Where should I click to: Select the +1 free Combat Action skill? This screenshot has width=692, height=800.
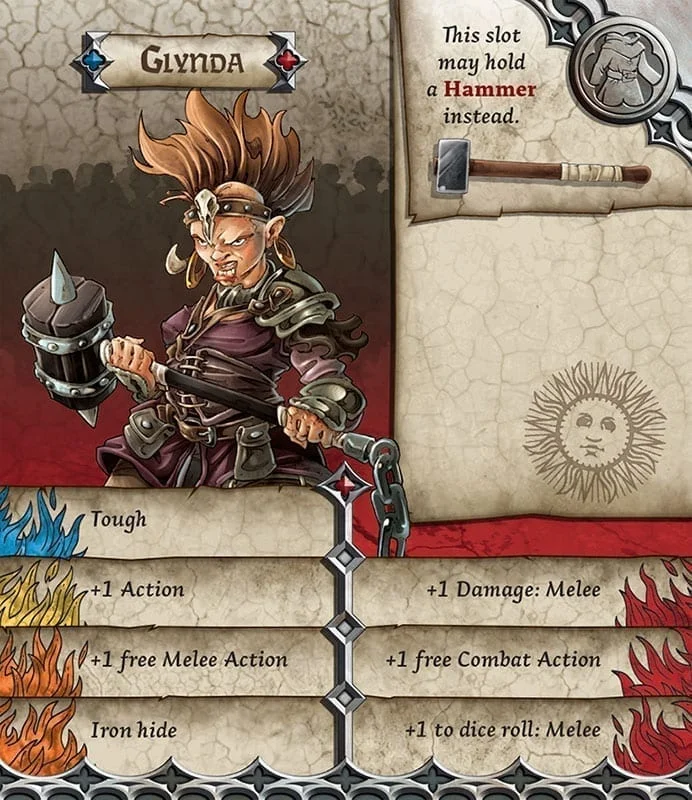pos(493,659)
